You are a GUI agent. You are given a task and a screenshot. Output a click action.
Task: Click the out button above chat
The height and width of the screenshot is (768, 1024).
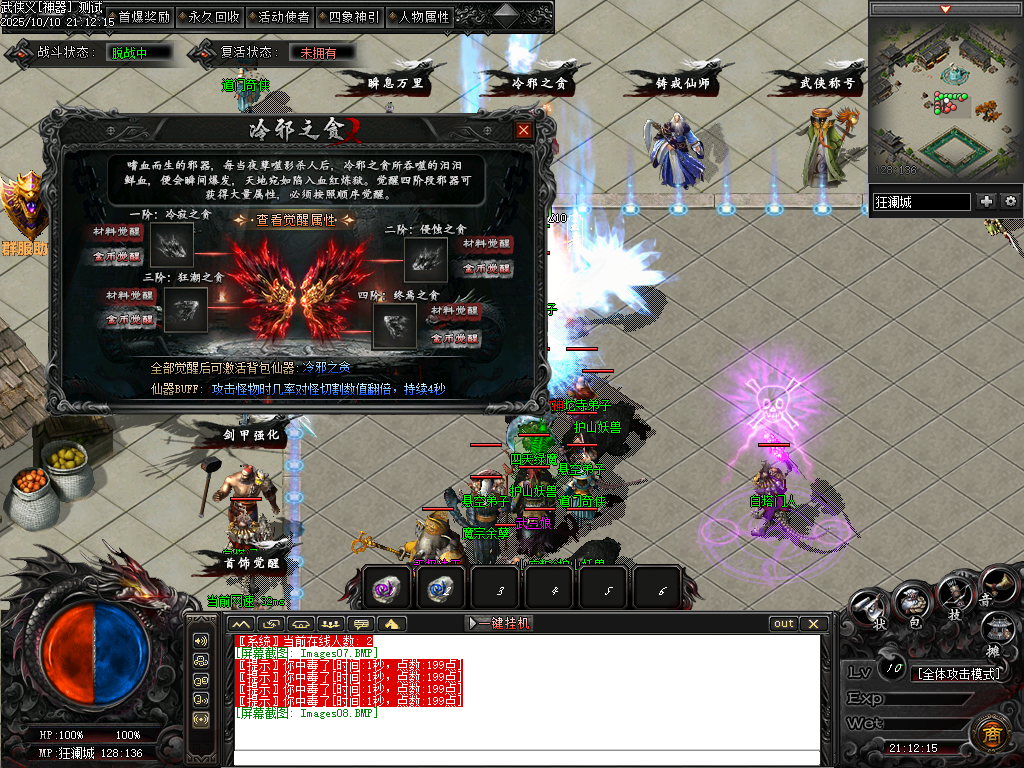784,623
